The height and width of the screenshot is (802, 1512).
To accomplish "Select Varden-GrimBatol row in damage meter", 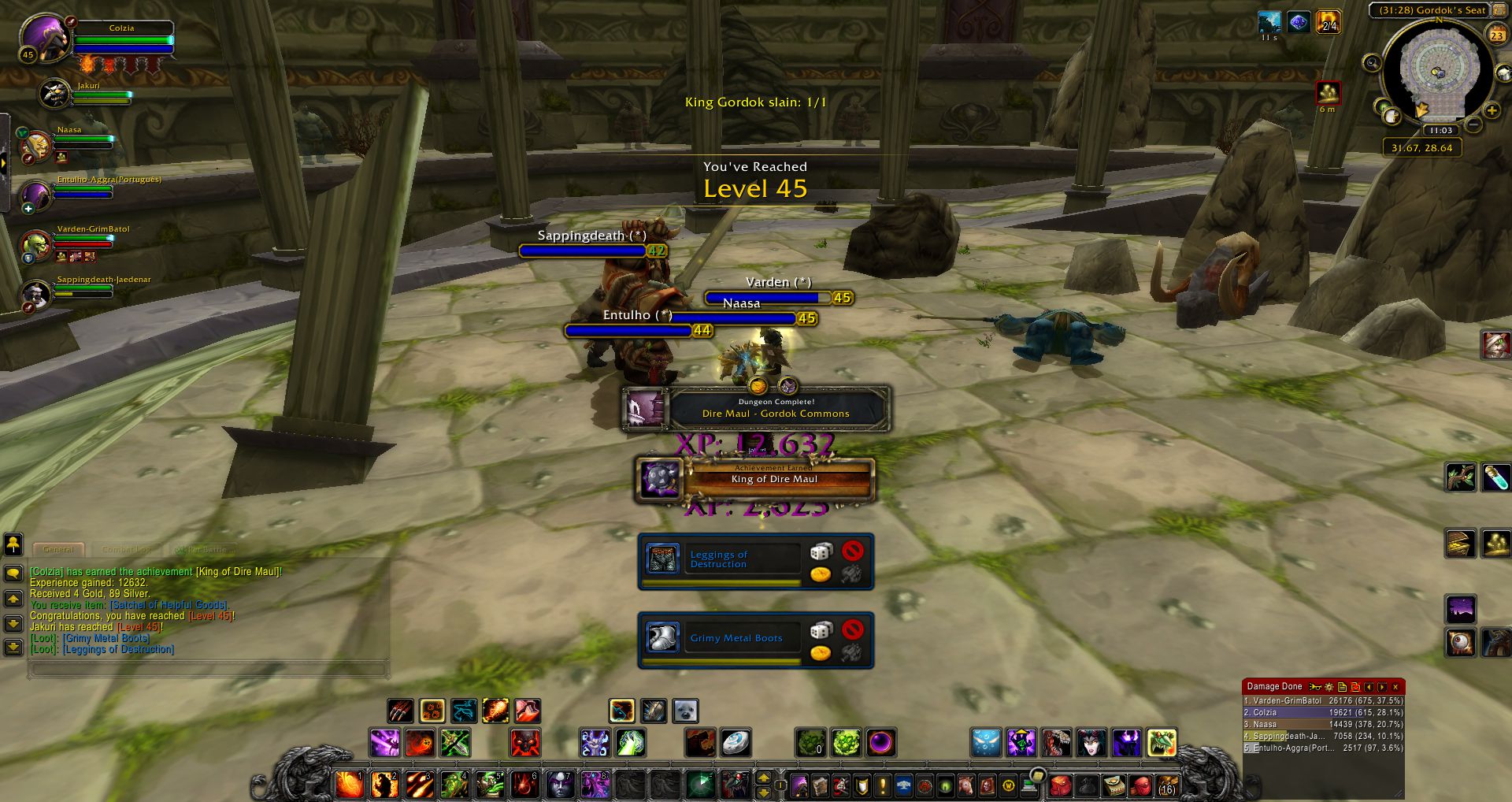I will 1323,700.
